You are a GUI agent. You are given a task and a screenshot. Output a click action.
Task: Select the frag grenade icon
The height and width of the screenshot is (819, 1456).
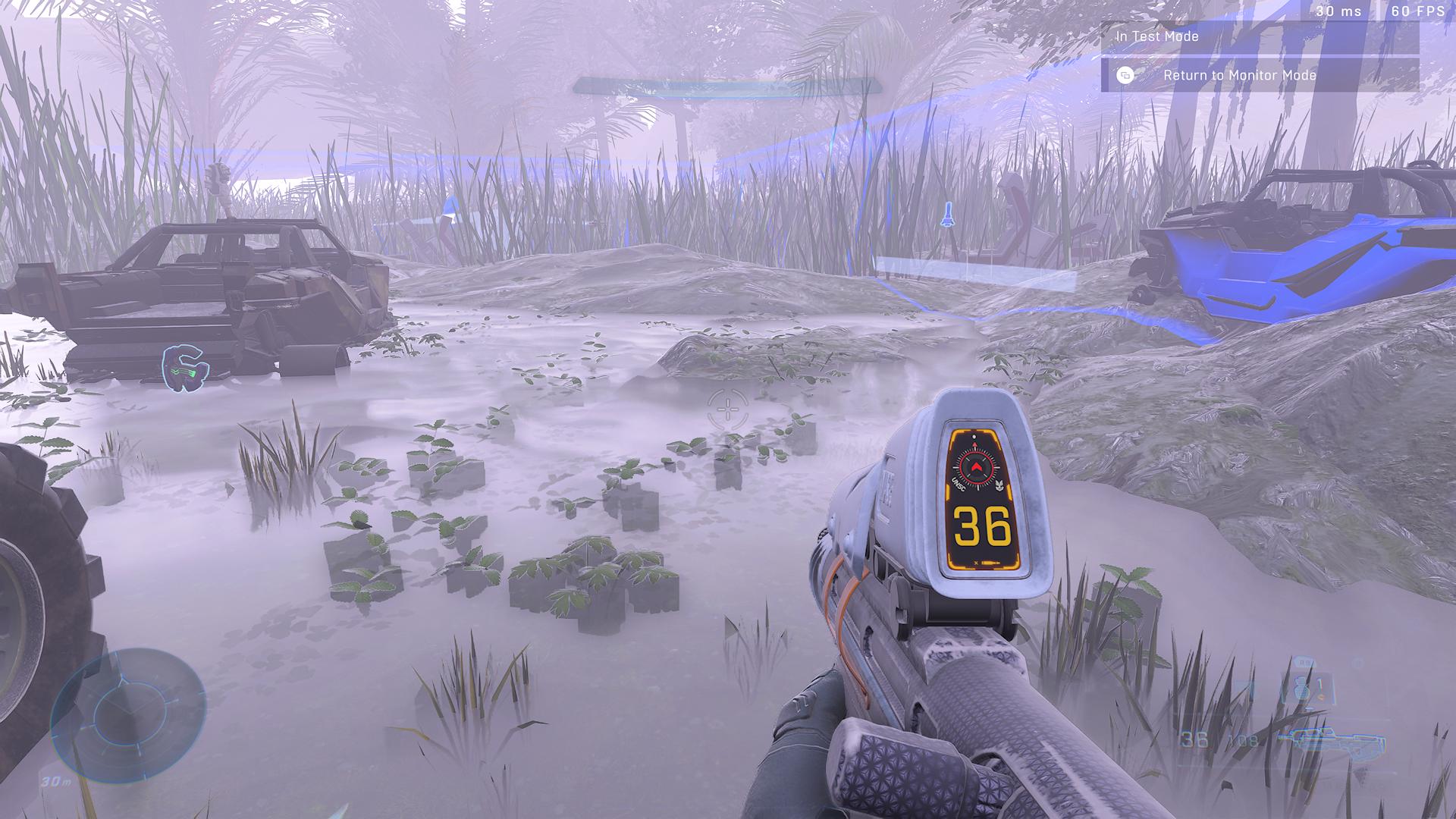tap(1302, 689)
